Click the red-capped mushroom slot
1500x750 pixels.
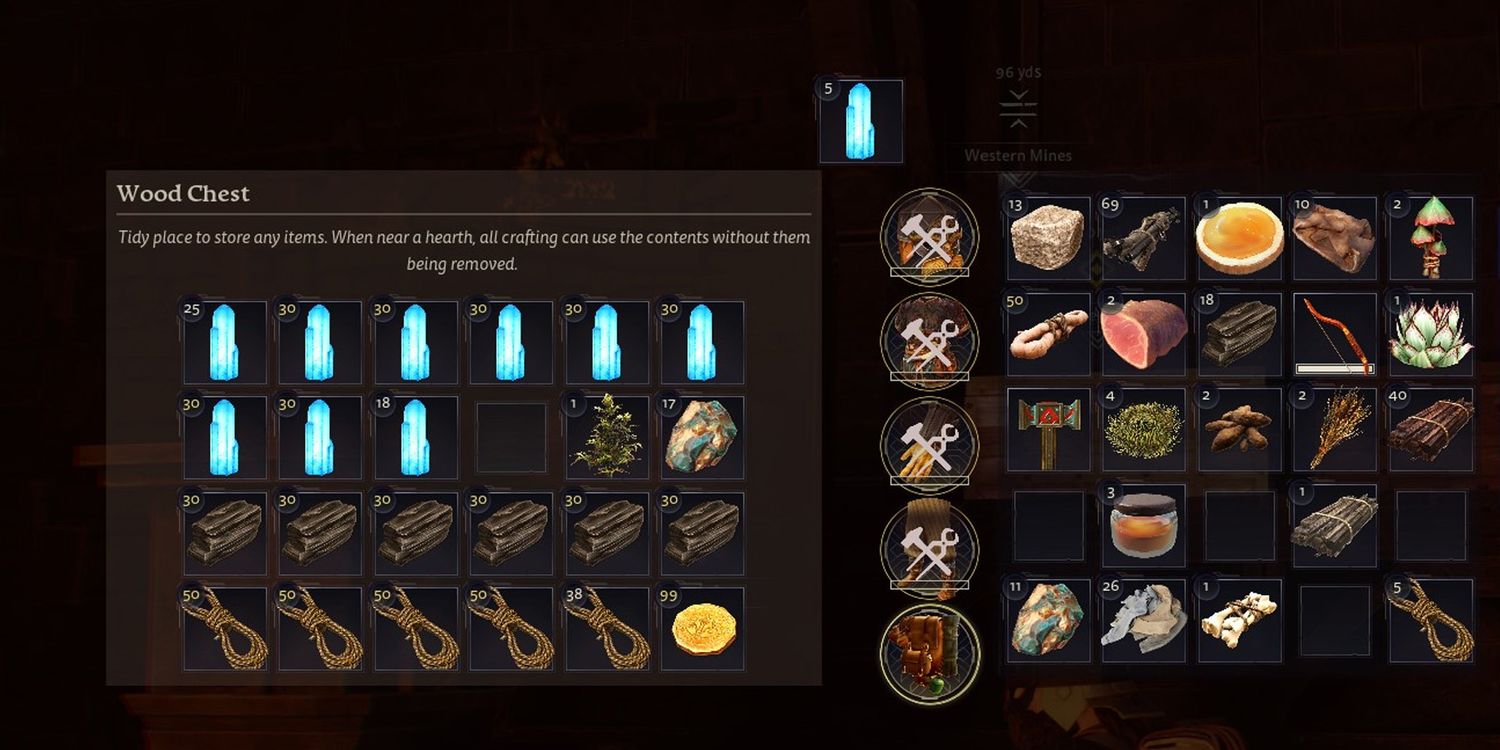1430,238
